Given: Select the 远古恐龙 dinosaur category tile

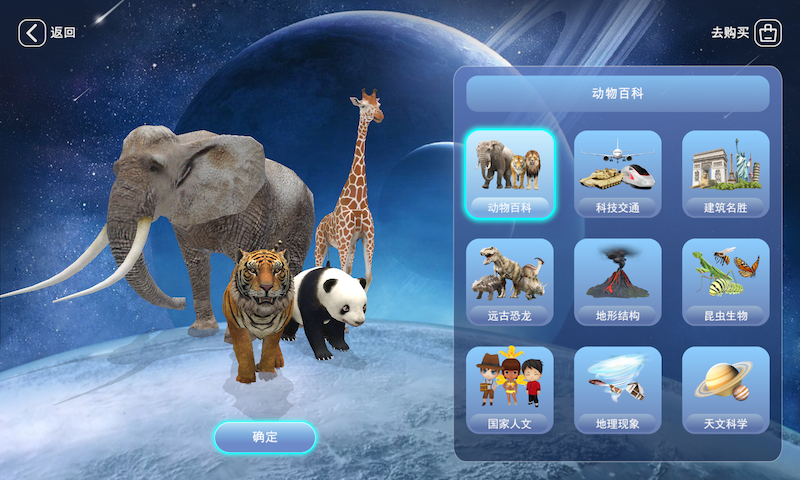Looking at the screenshot, I should pos(510,283).
